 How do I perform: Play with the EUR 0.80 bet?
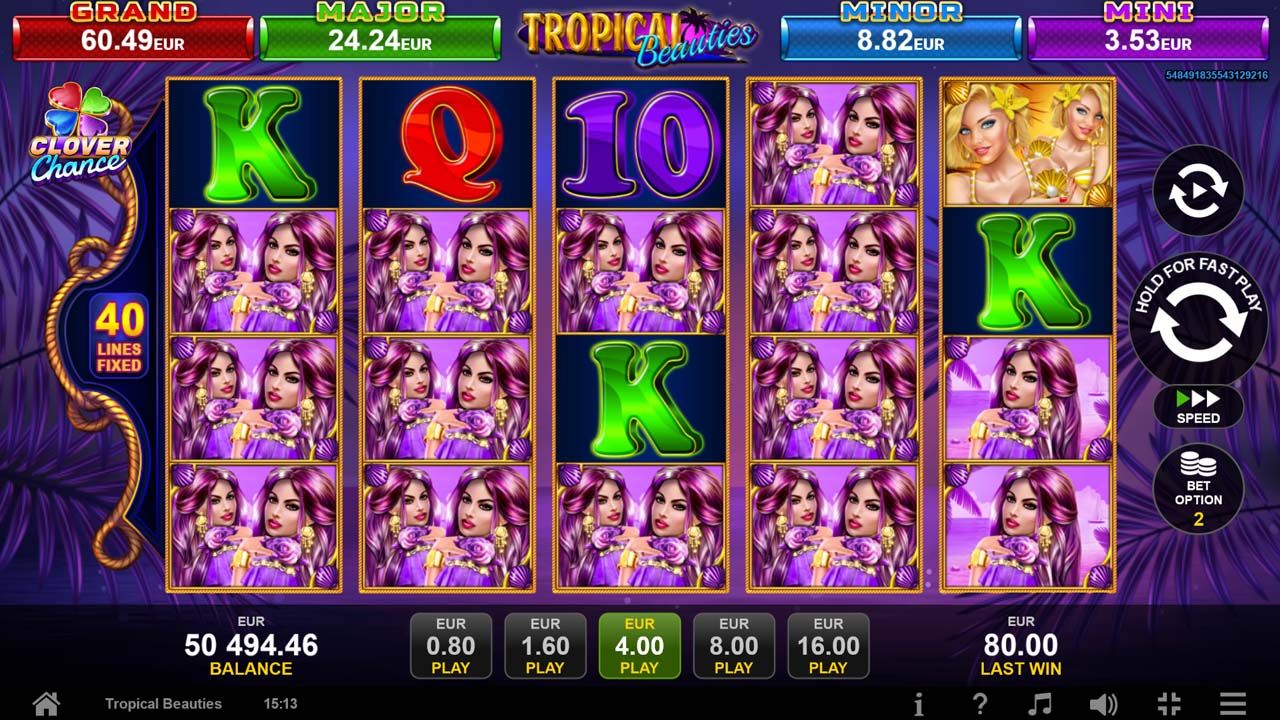(x=451, y=646)
